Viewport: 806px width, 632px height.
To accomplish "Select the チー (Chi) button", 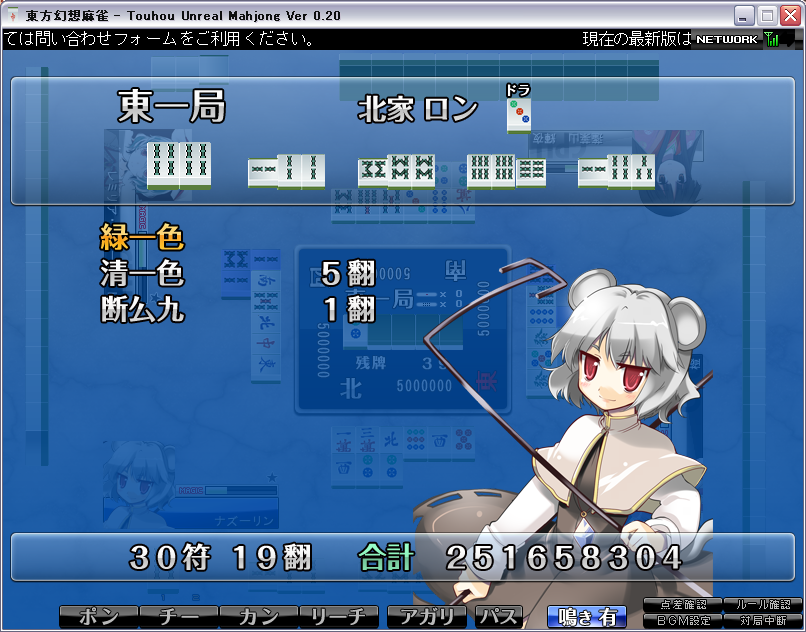I will (178, 617).
